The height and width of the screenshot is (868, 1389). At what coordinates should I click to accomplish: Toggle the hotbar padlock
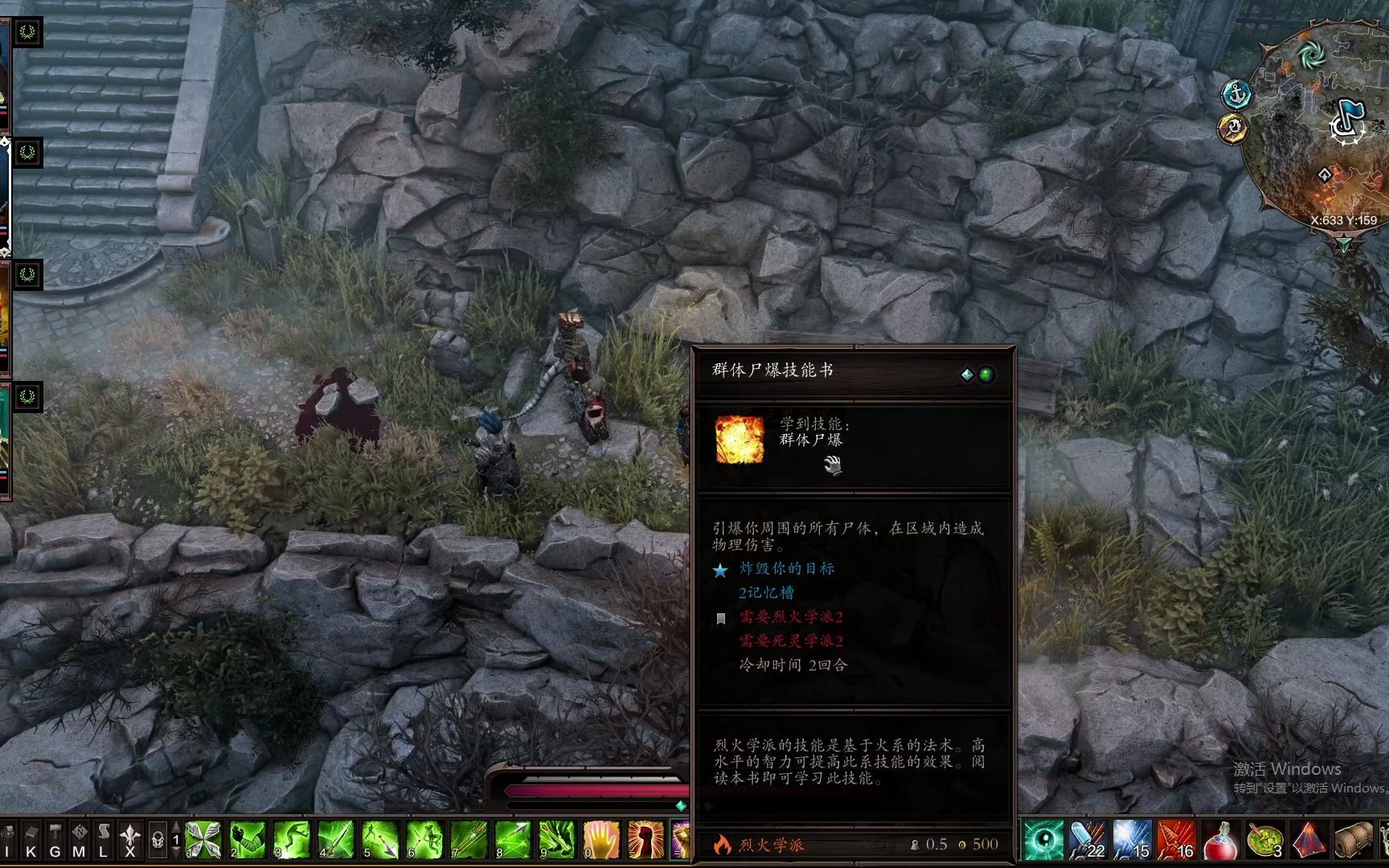tap(158, 841)
